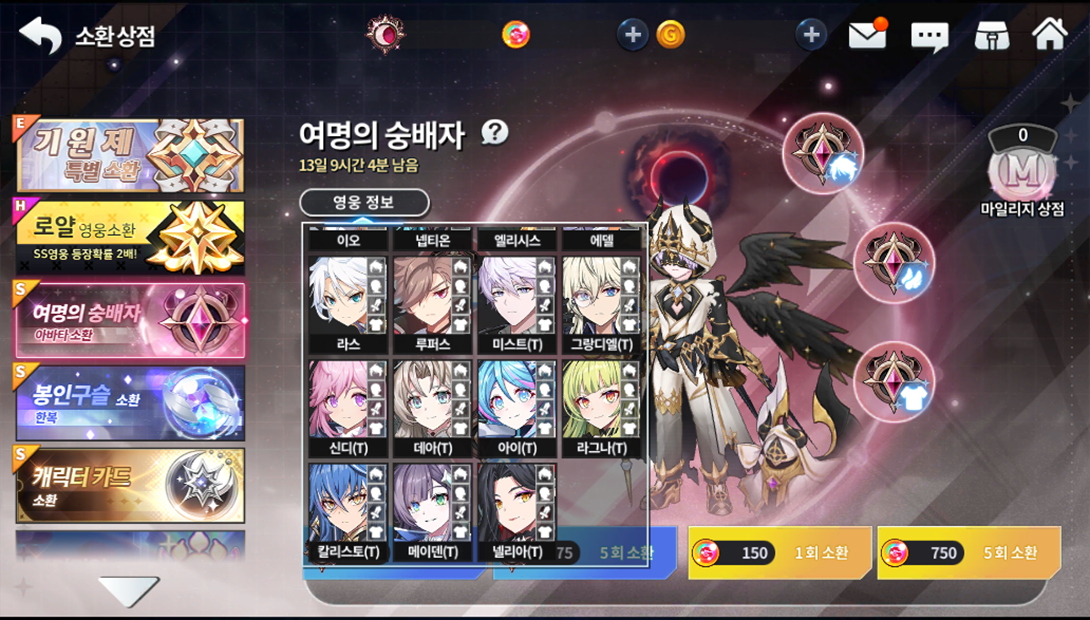Expand banner list with down arrow
Image resolution: width=1090 pixels, height=620 pixels.
(x=129, y=591)
